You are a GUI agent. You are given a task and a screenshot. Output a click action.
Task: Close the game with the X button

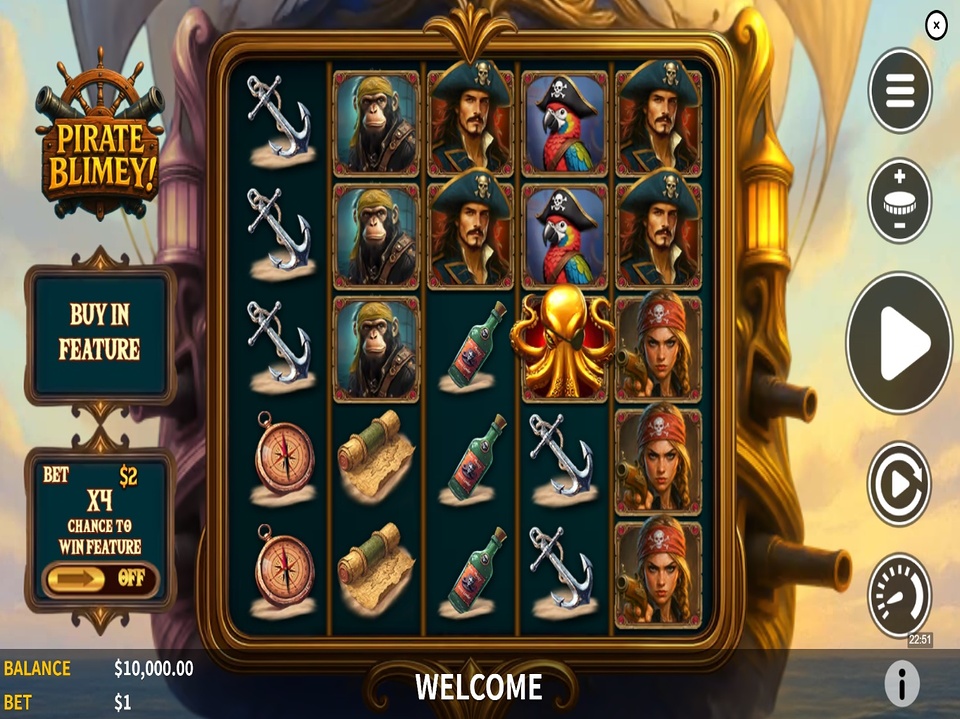936,25
